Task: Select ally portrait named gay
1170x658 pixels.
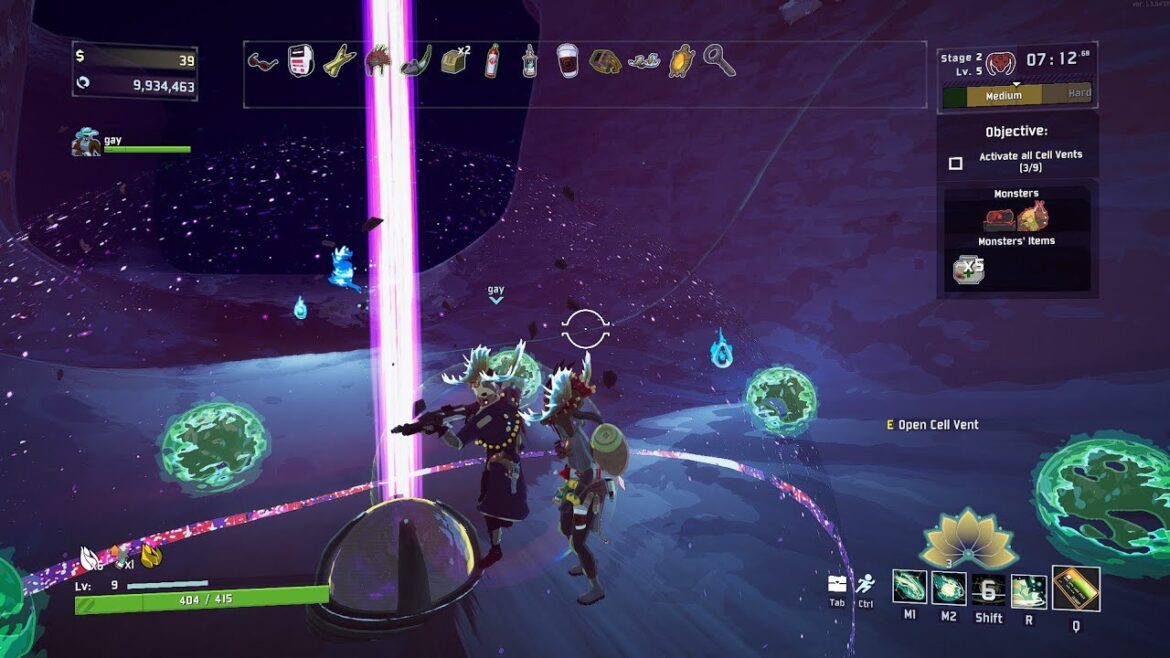Action: click(x=86, y=143)
